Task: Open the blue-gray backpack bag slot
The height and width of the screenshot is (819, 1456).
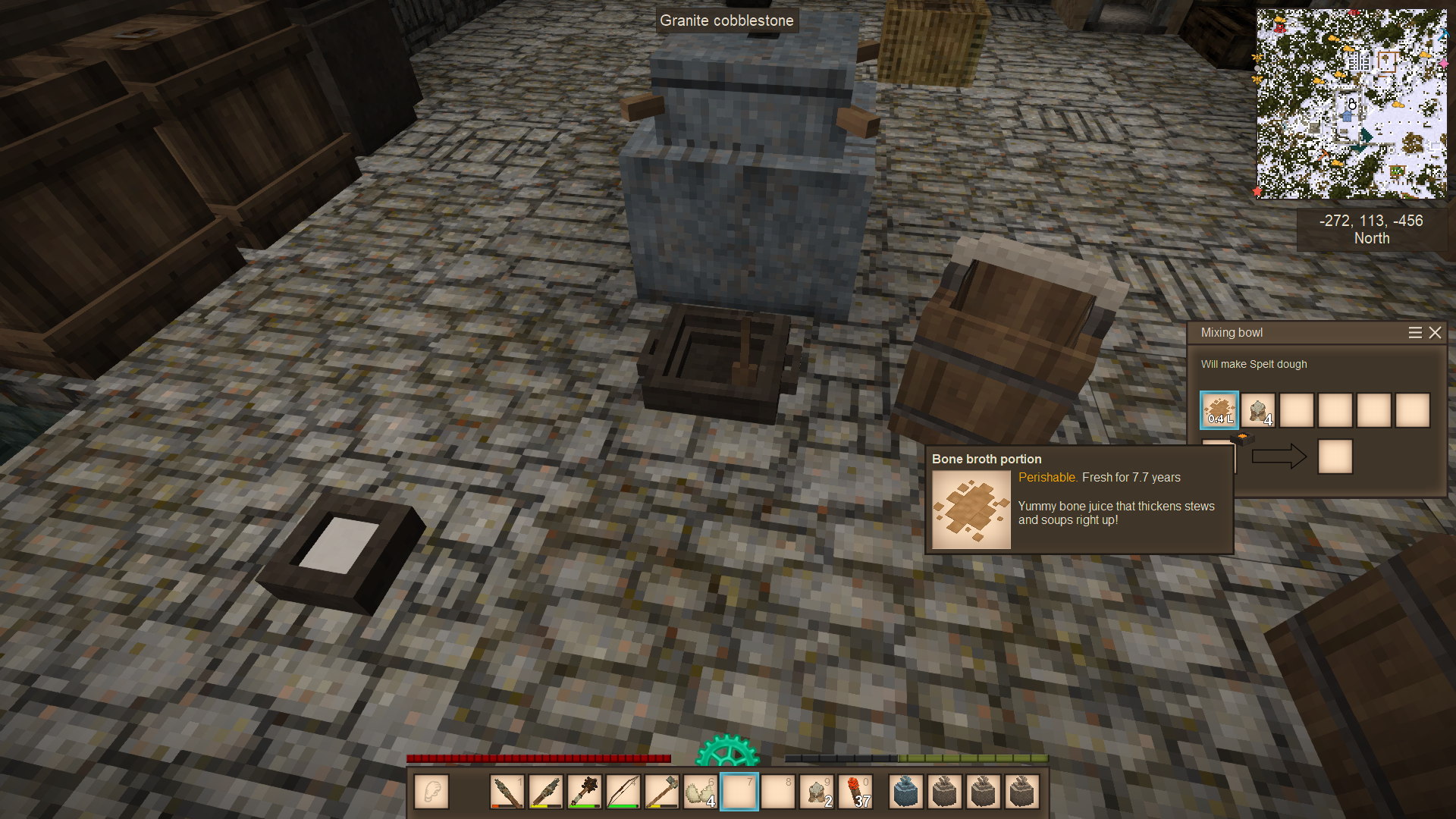Action: [906, 792]
